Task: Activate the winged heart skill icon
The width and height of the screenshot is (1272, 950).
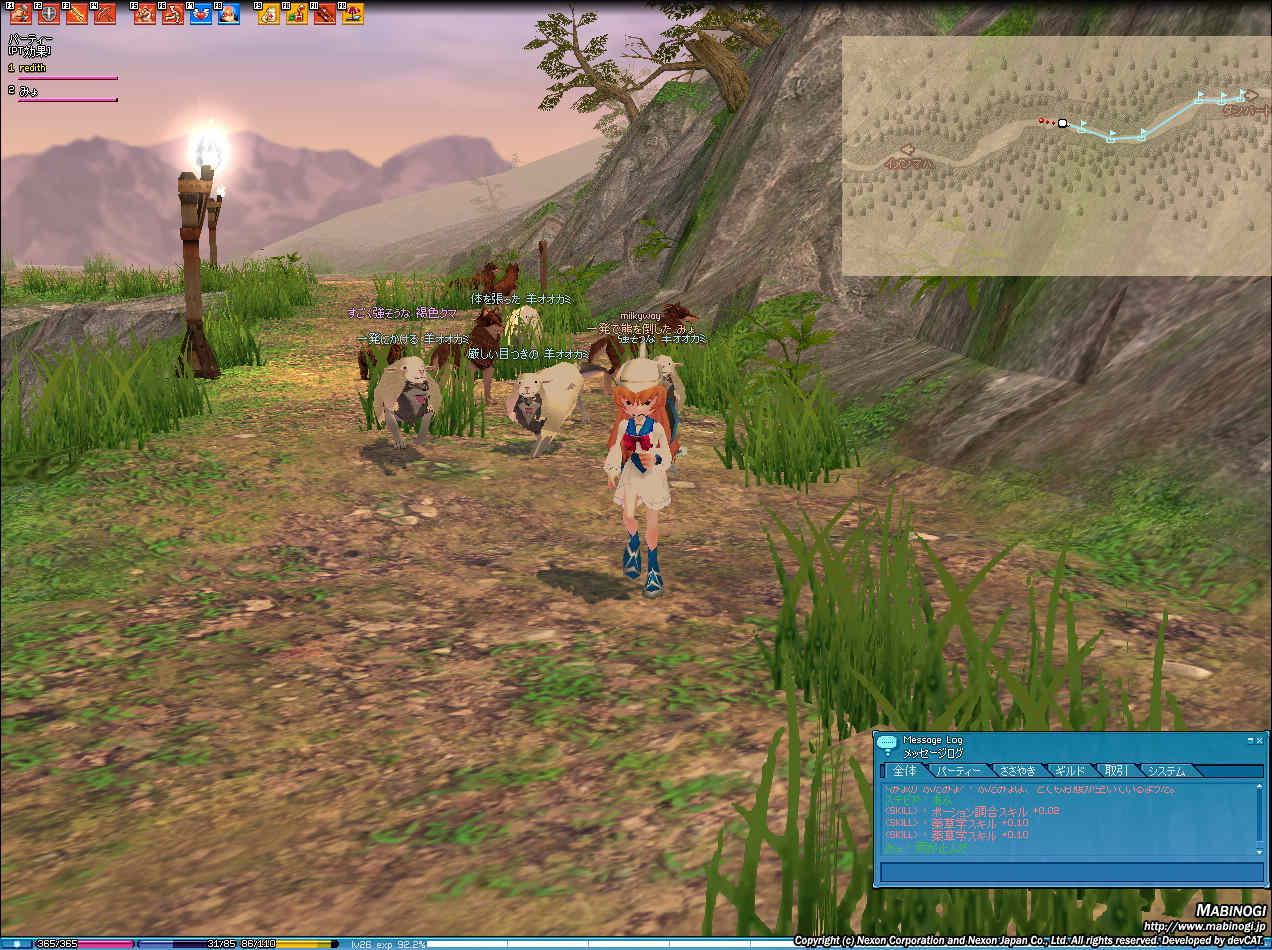Action: (201, 14)
